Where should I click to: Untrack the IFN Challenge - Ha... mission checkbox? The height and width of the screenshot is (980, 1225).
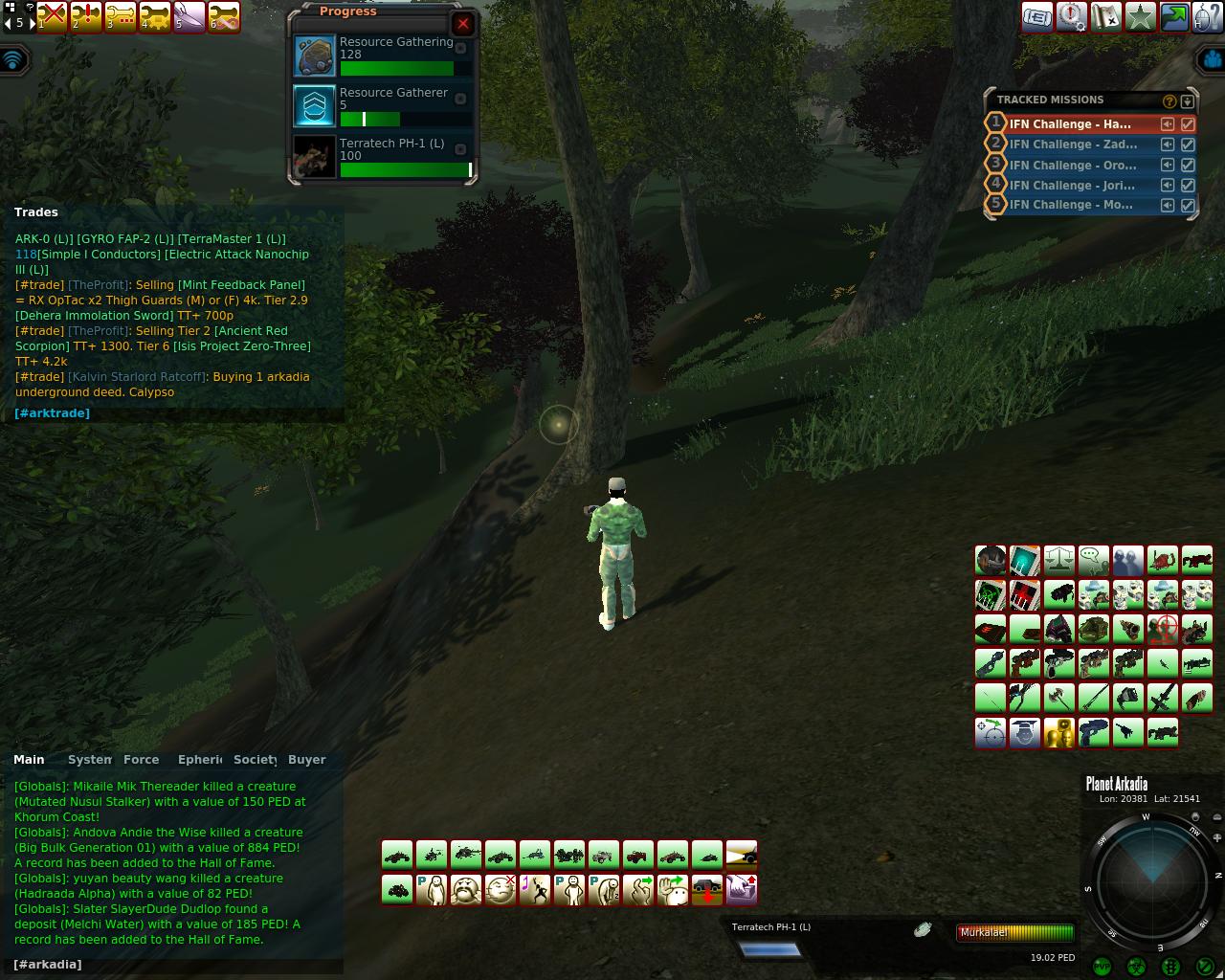coord(1188,124)
